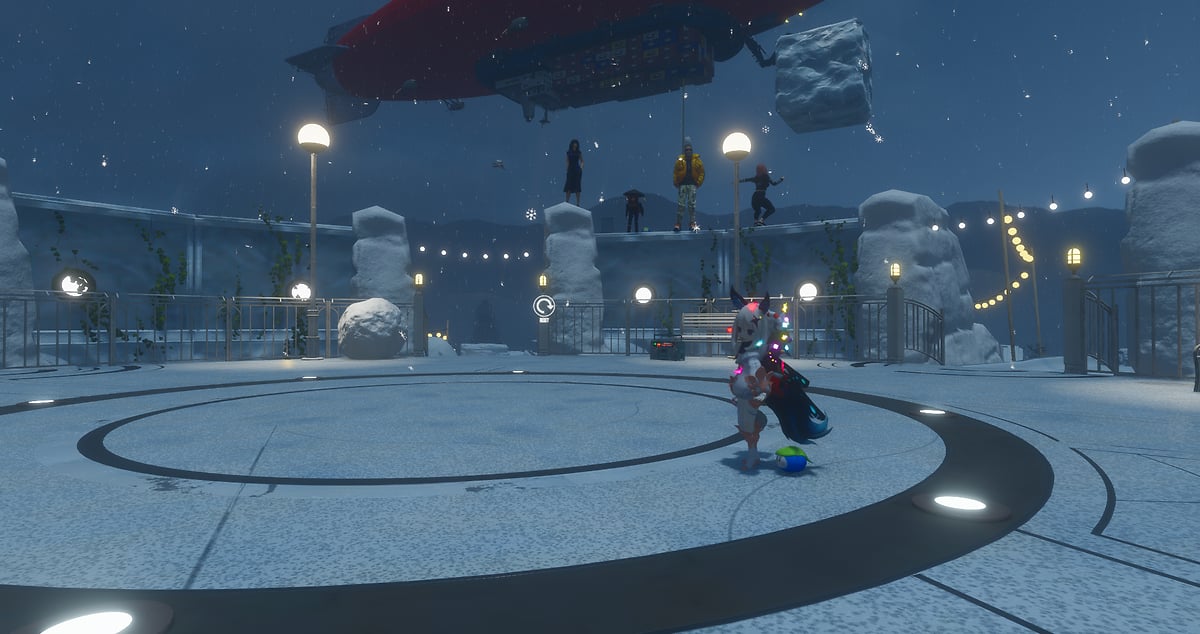Click the circular arrow interaction icon

point(544,306)
